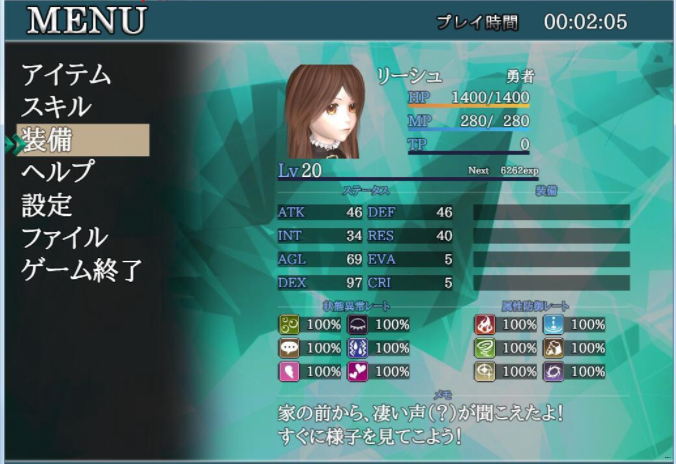
Task: Open the ファイル save menu
Action: pyautogui.click(x=65, y=238)
